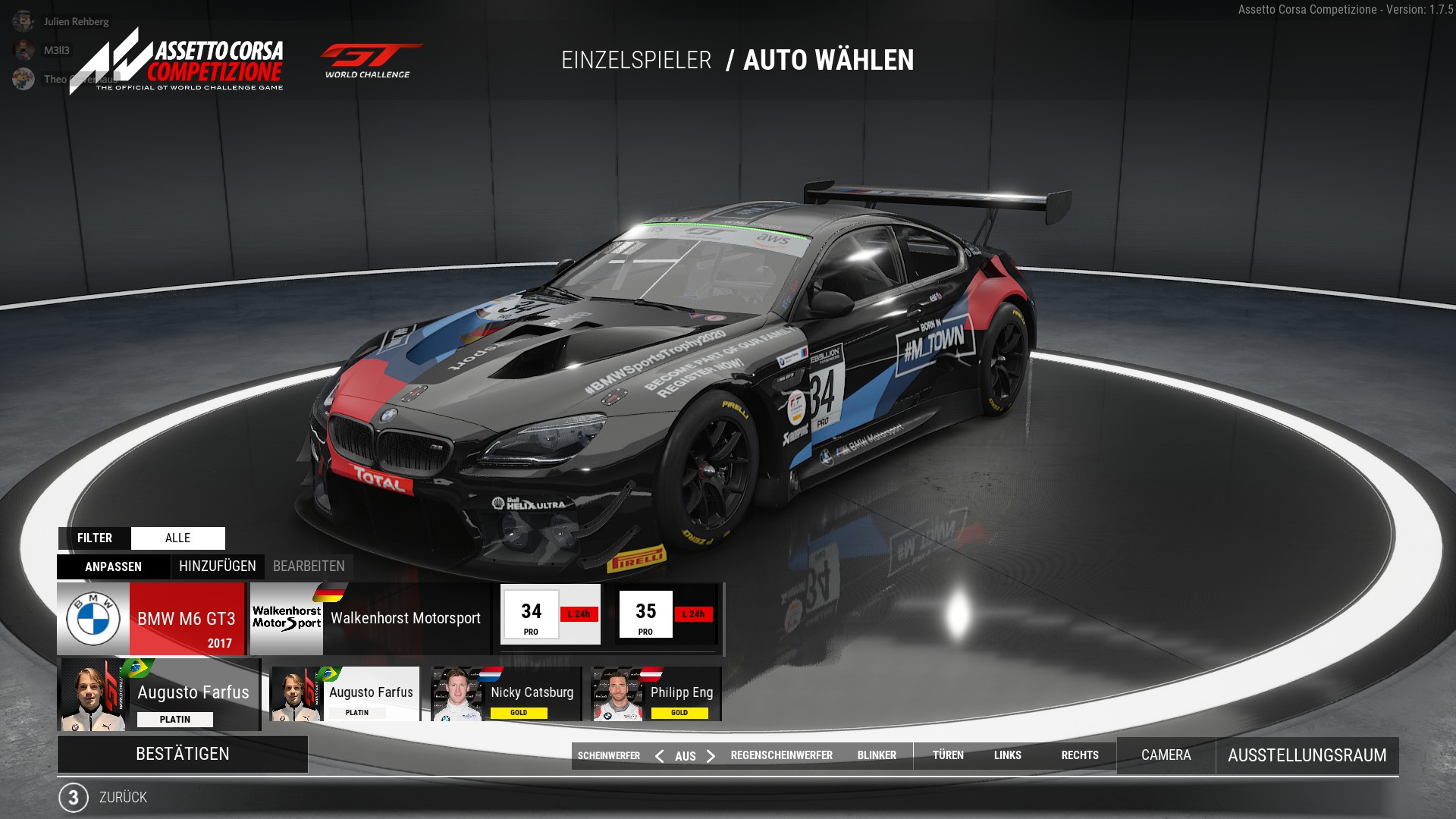The width and height of the screenshot is (1456, 819).
Task: Open the Camera options
Action: [x=1166, y=755]
